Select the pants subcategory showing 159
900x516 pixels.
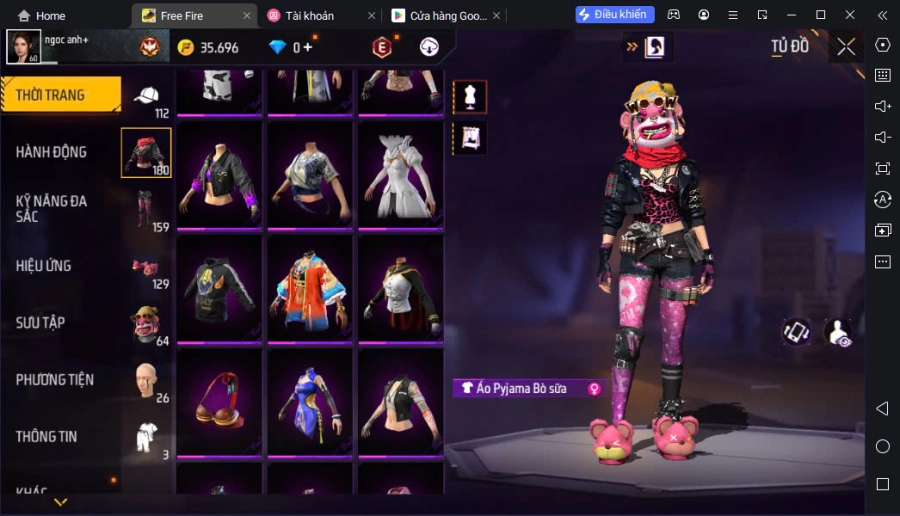[146, 209]
